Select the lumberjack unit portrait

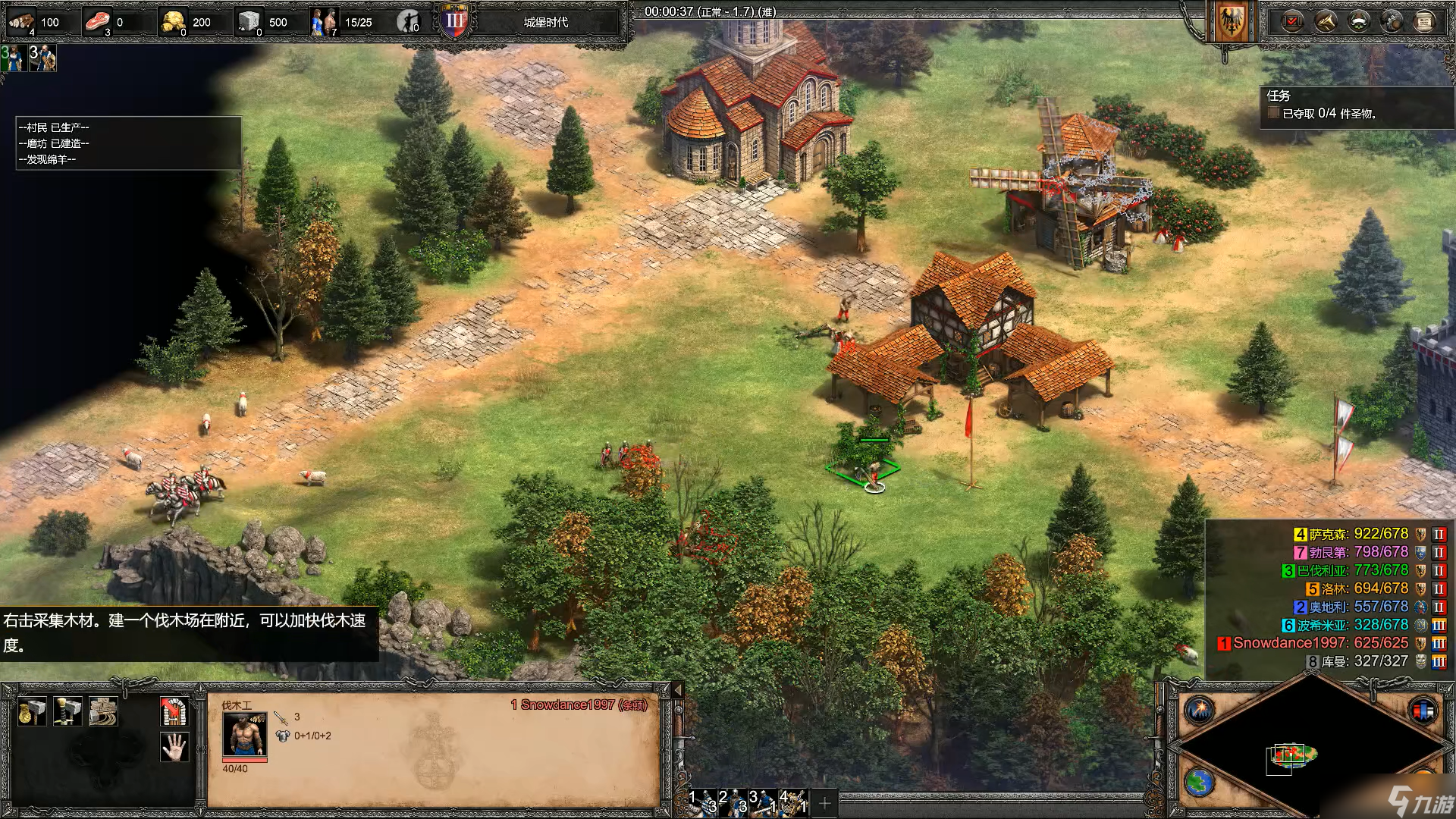(x=244, y=734)
